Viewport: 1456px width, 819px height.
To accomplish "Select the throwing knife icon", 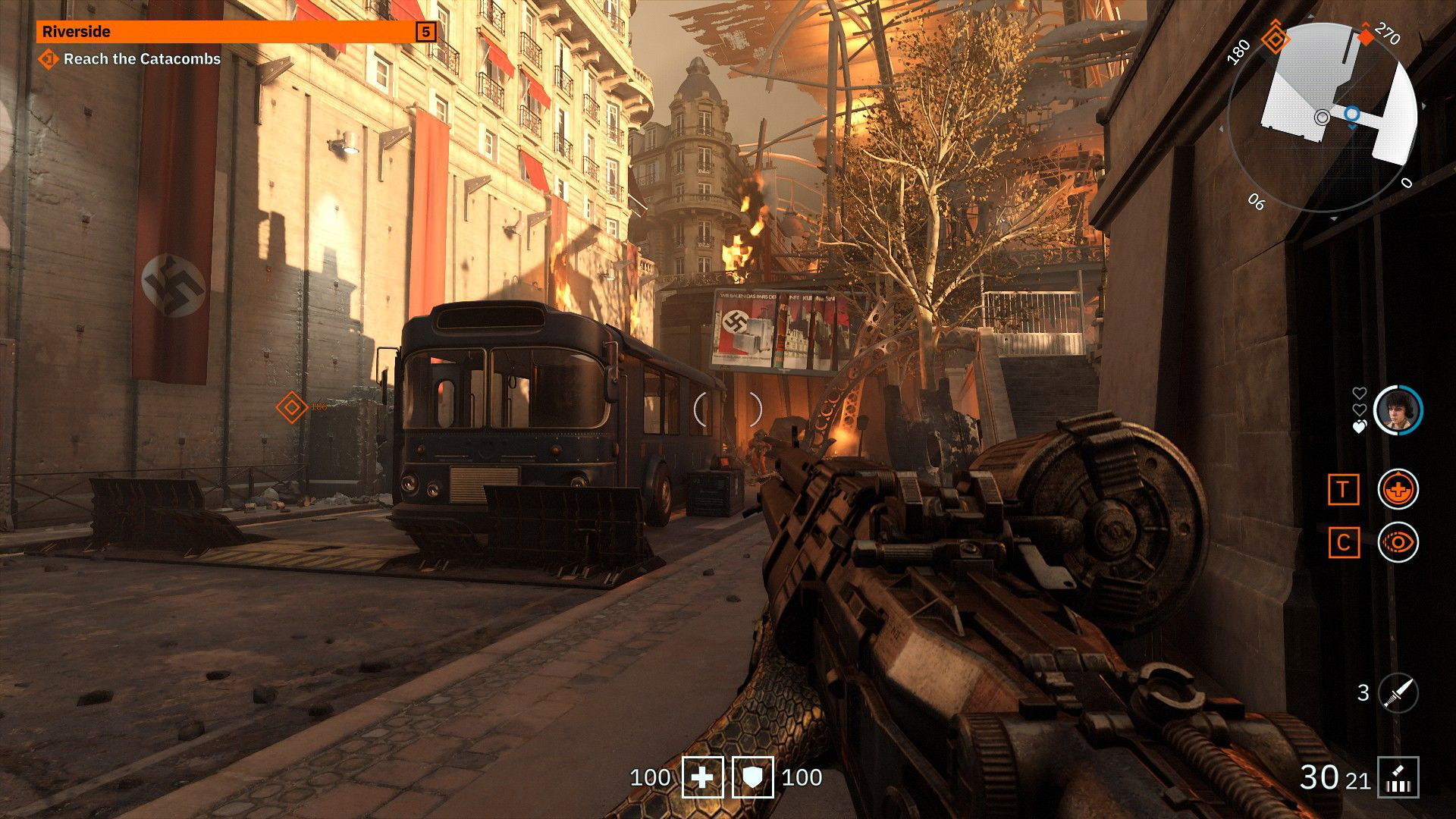I will pos(1398,692).
